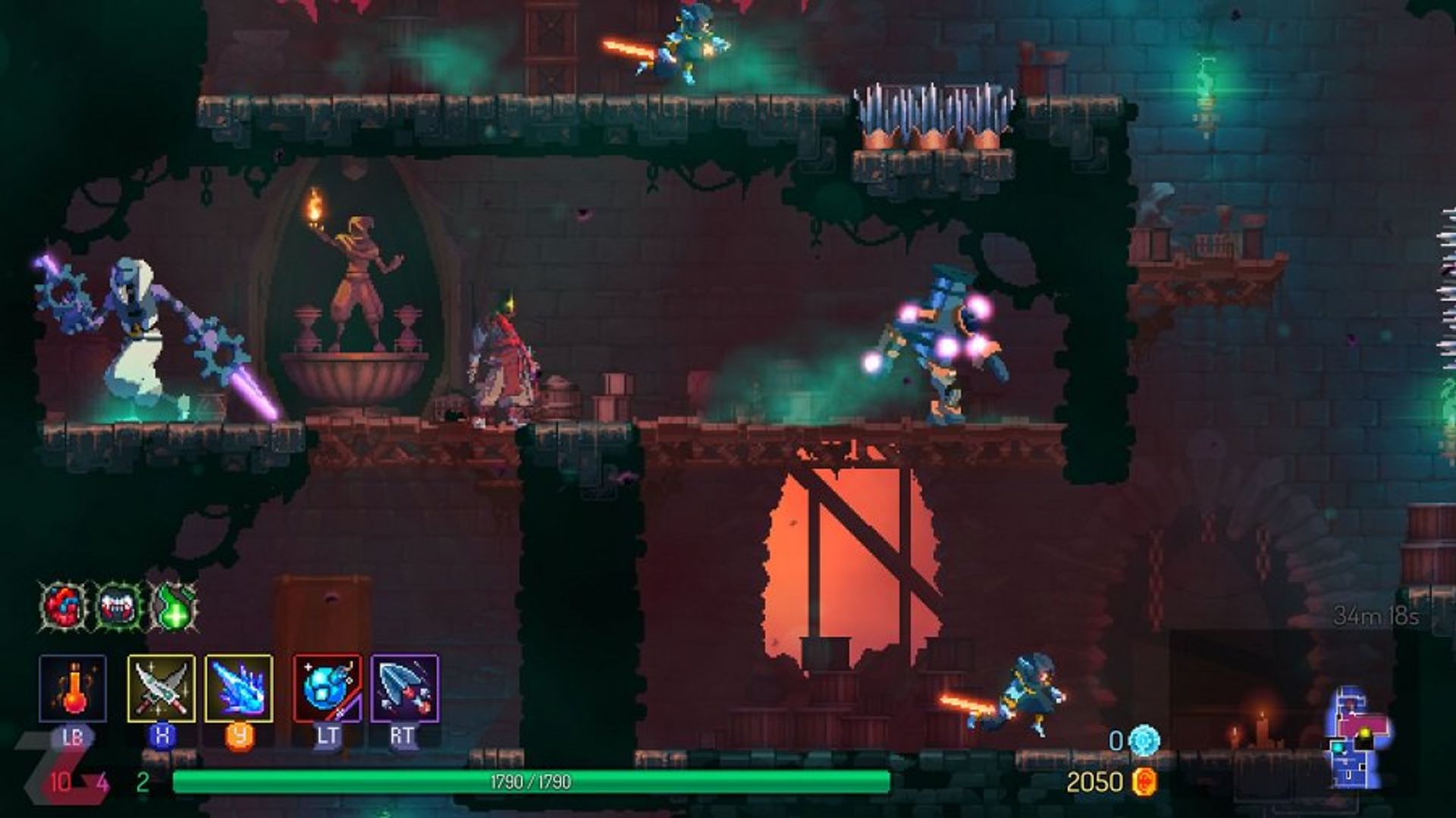Inspect the fanged jaws mutation icon

[x=119, y=606]
